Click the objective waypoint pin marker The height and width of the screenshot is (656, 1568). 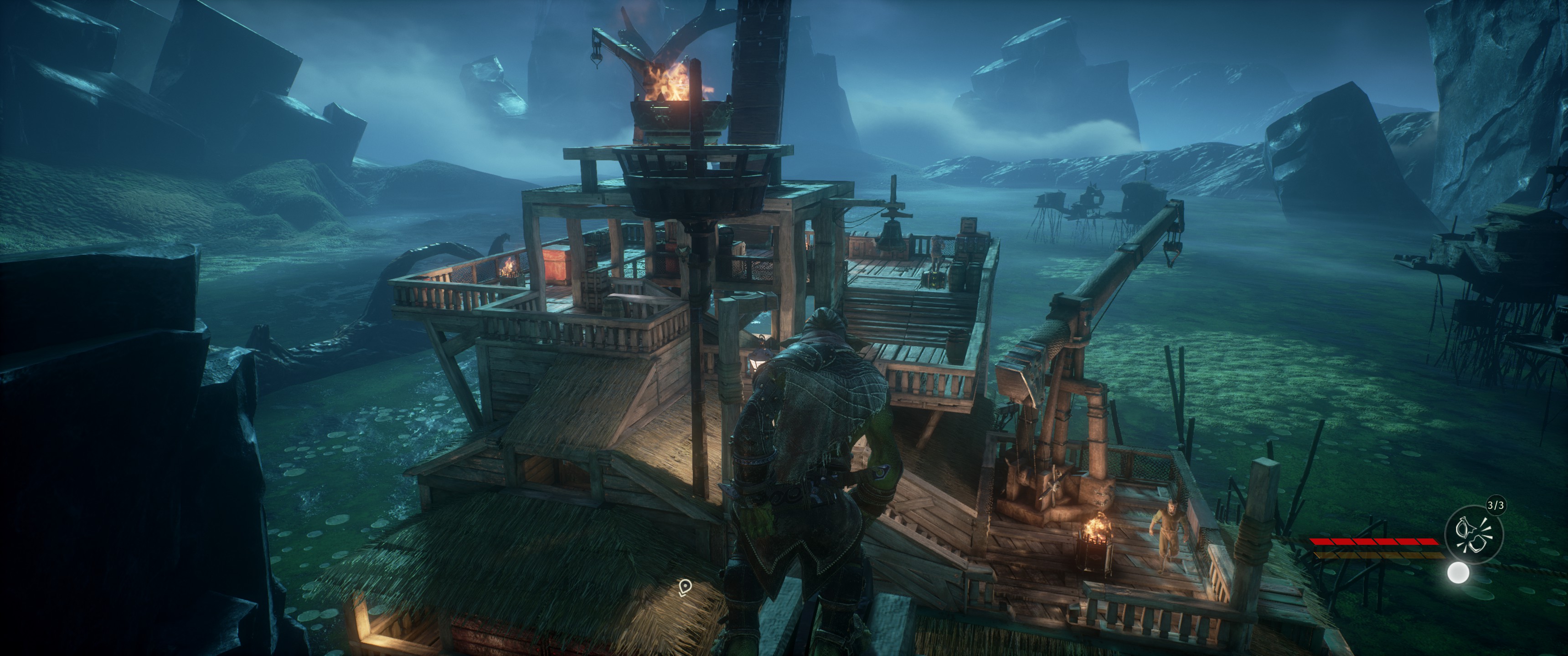[686, 587]
